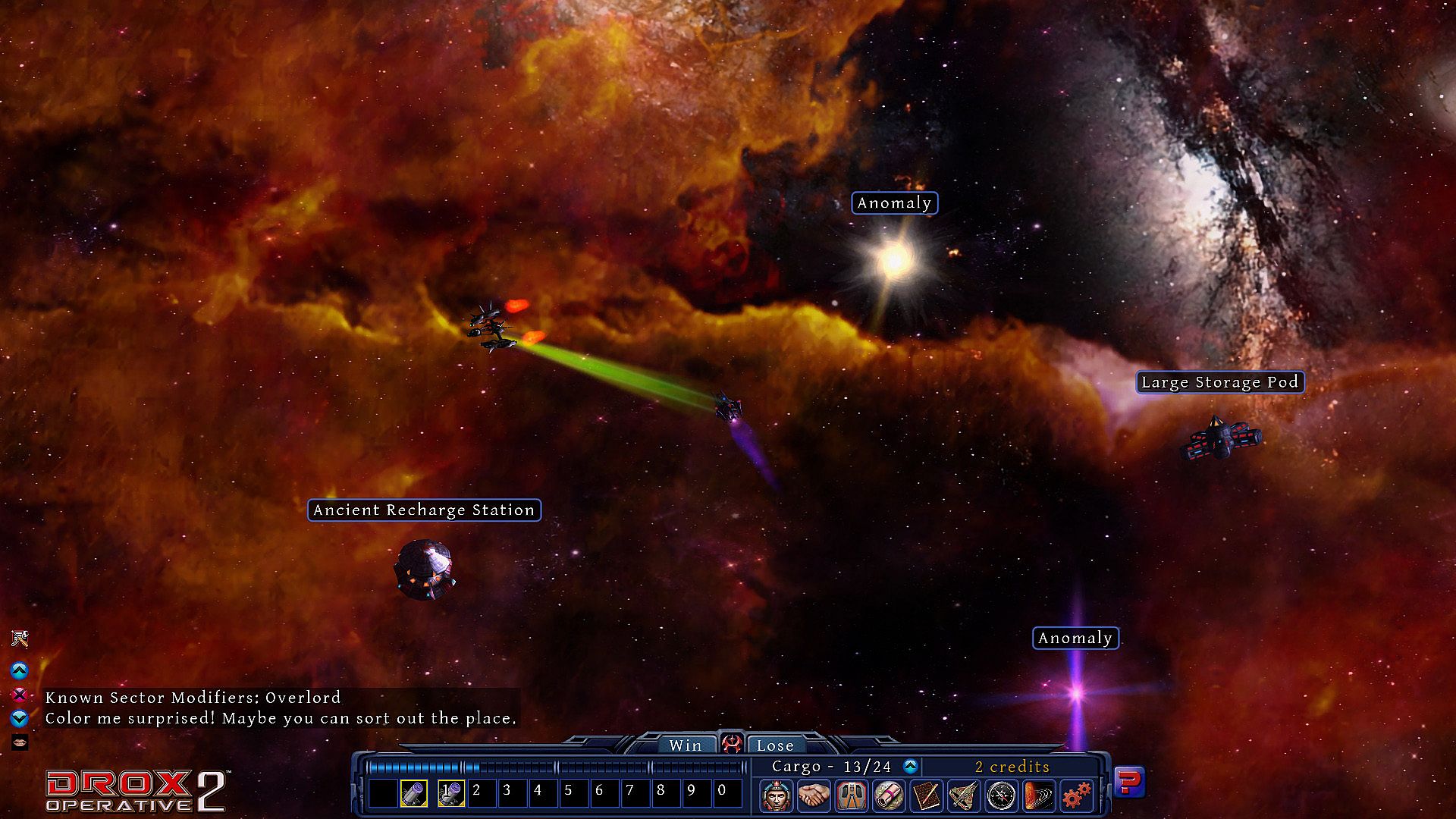This screenshot has height=819, width=1456.
Task: Select the launcher in hotbar slot 1
Action: (451, 794)
